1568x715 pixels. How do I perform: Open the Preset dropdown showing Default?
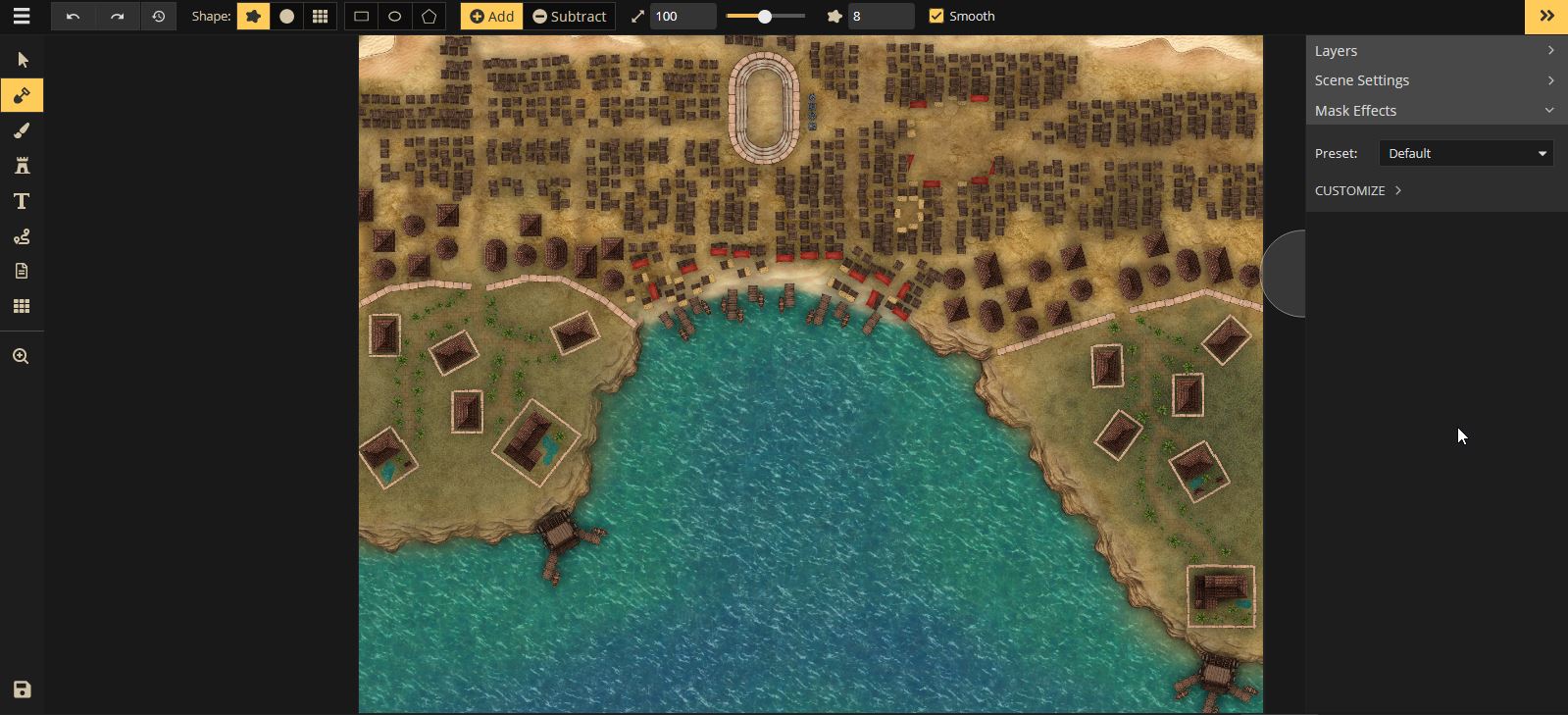[1464, 152]
